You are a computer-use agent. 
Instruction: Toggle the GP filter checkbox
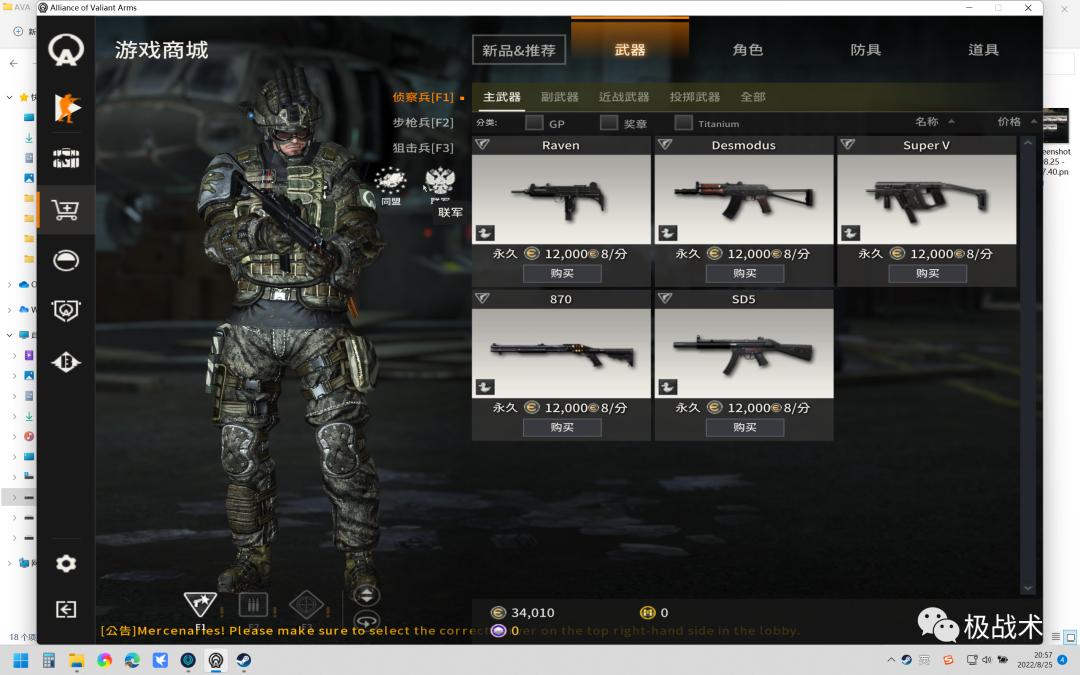tap(534, 123)
